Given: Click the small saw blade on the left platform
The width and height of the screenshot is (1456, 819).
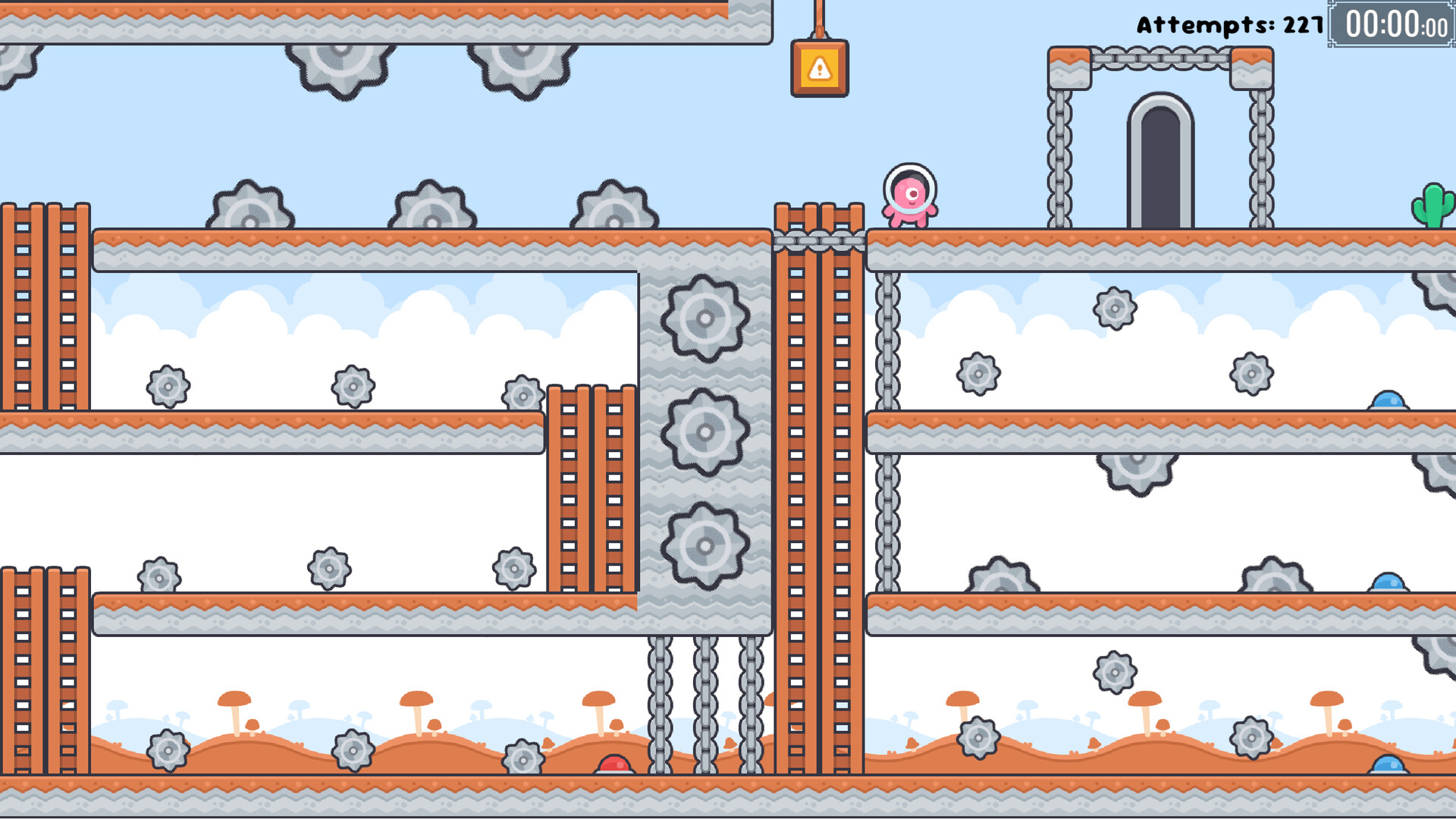Looking at the screenshot, I should point(168,385).
